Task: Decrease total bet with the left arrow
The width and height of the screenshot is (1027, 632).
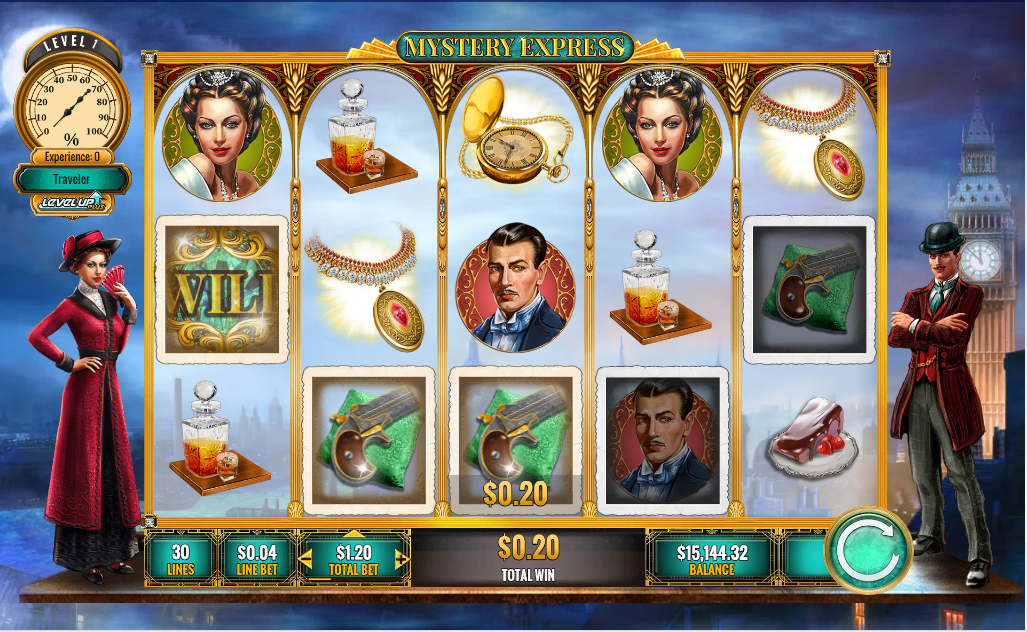Action: pos(308,559)
